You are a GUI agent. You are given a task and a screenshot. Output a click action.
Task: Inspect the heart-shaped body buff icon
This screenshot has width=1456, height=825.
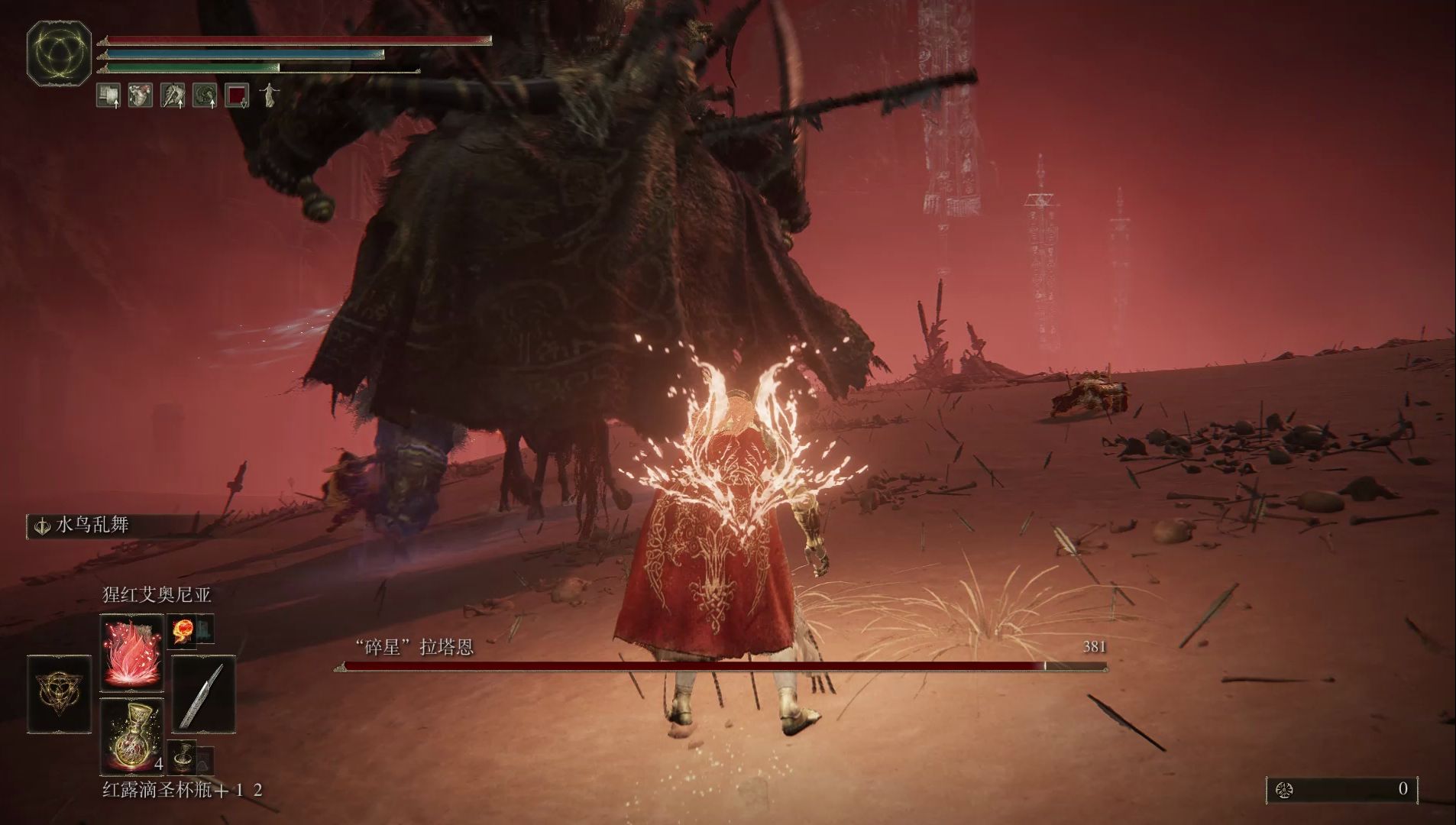pyautogui.click(x=141, y=95)
